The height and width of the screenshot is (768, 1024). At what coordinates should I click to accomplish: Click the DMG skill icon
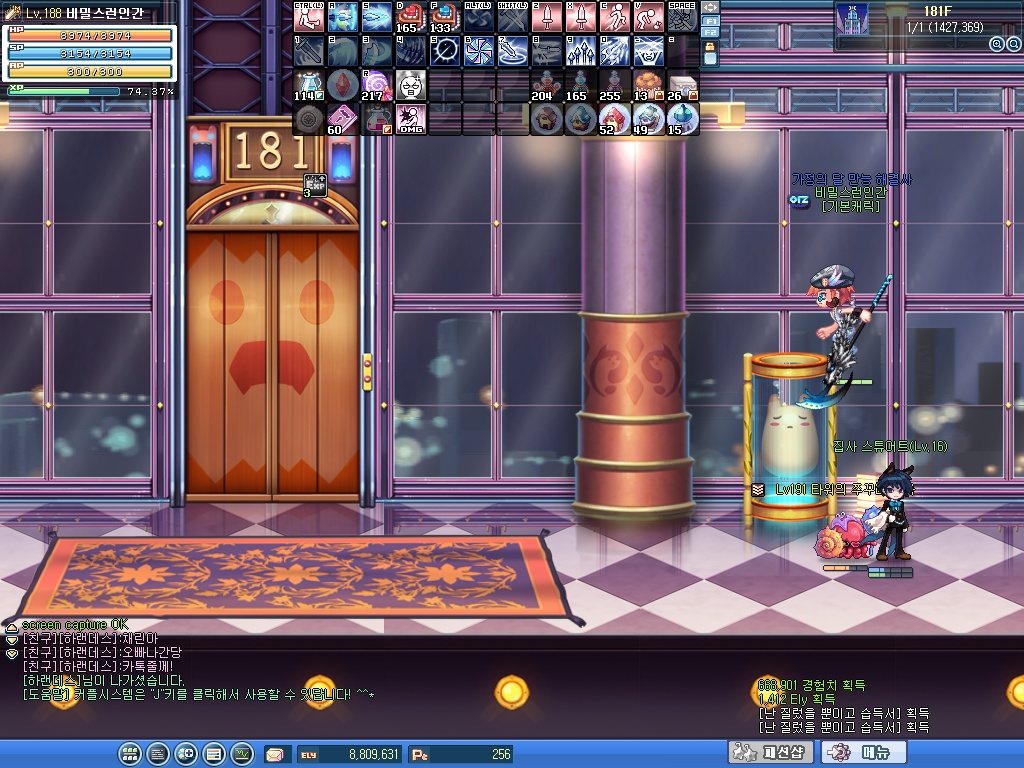point(411,119)
